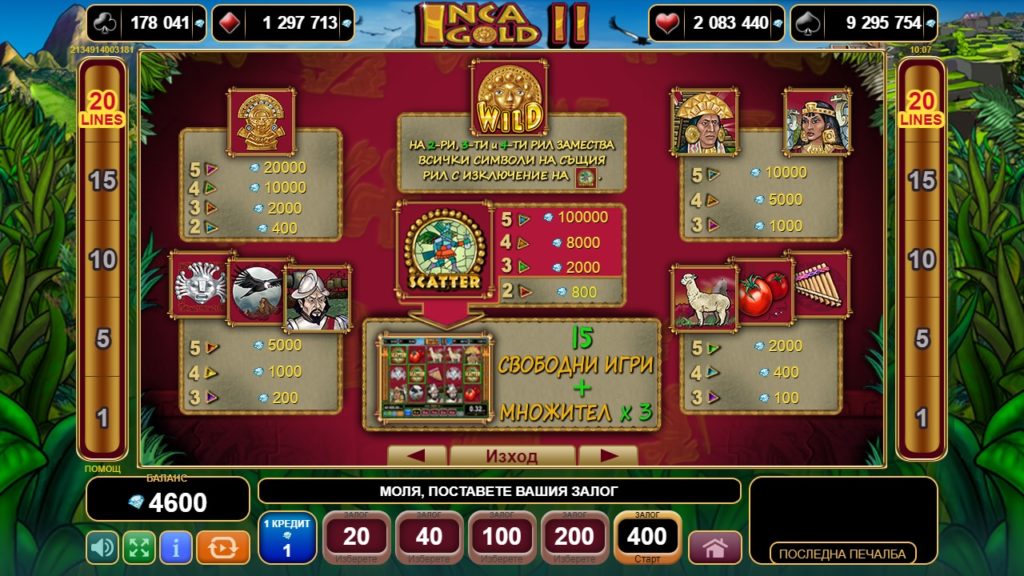The image size is (1024, 576).
Task: Open the blue info button
Action: pyautogui.click(x=176, y=547)
